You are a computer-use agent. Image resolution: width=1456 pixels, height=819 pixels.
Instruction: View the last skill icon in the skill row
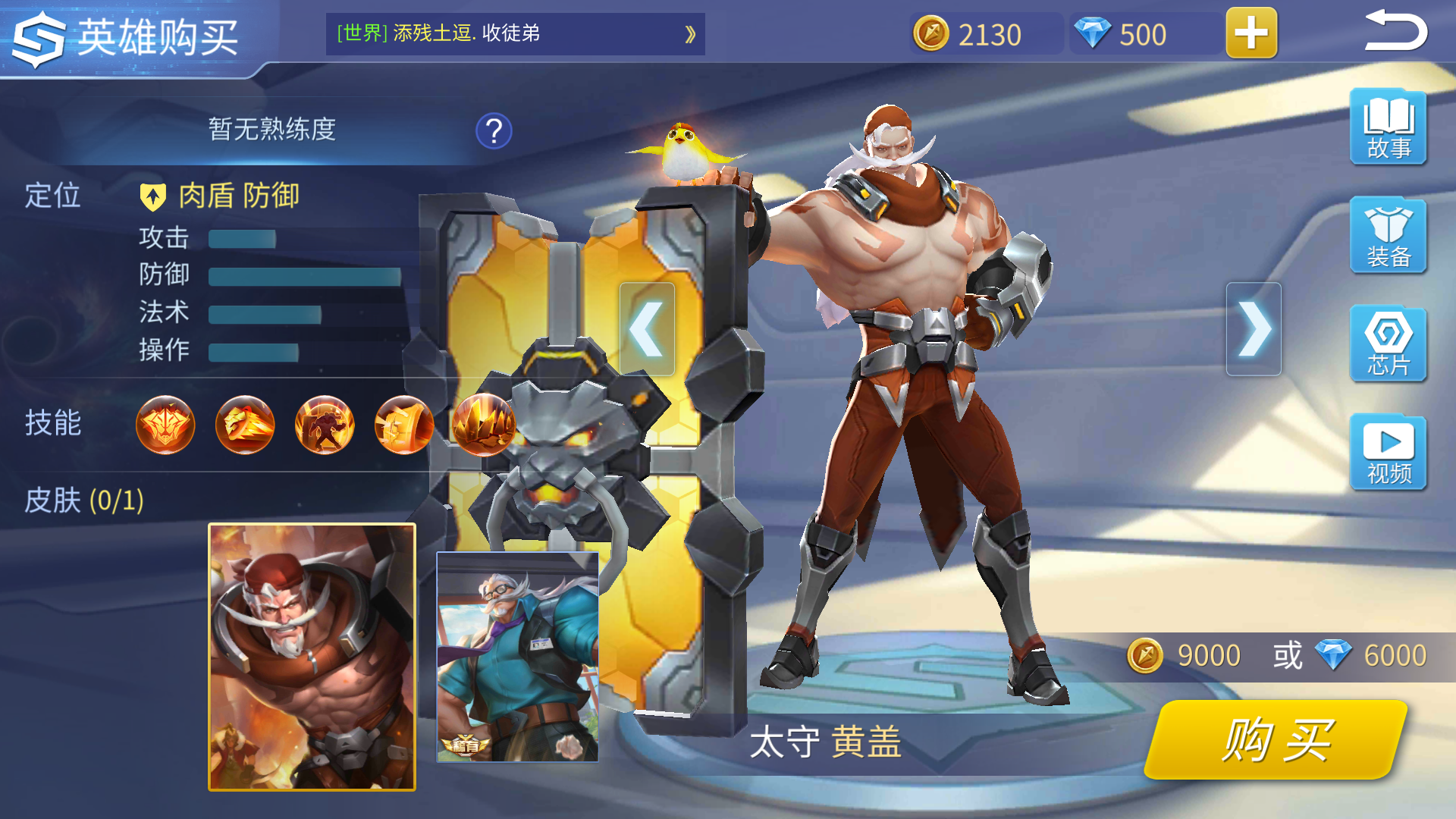pos(482,425)
